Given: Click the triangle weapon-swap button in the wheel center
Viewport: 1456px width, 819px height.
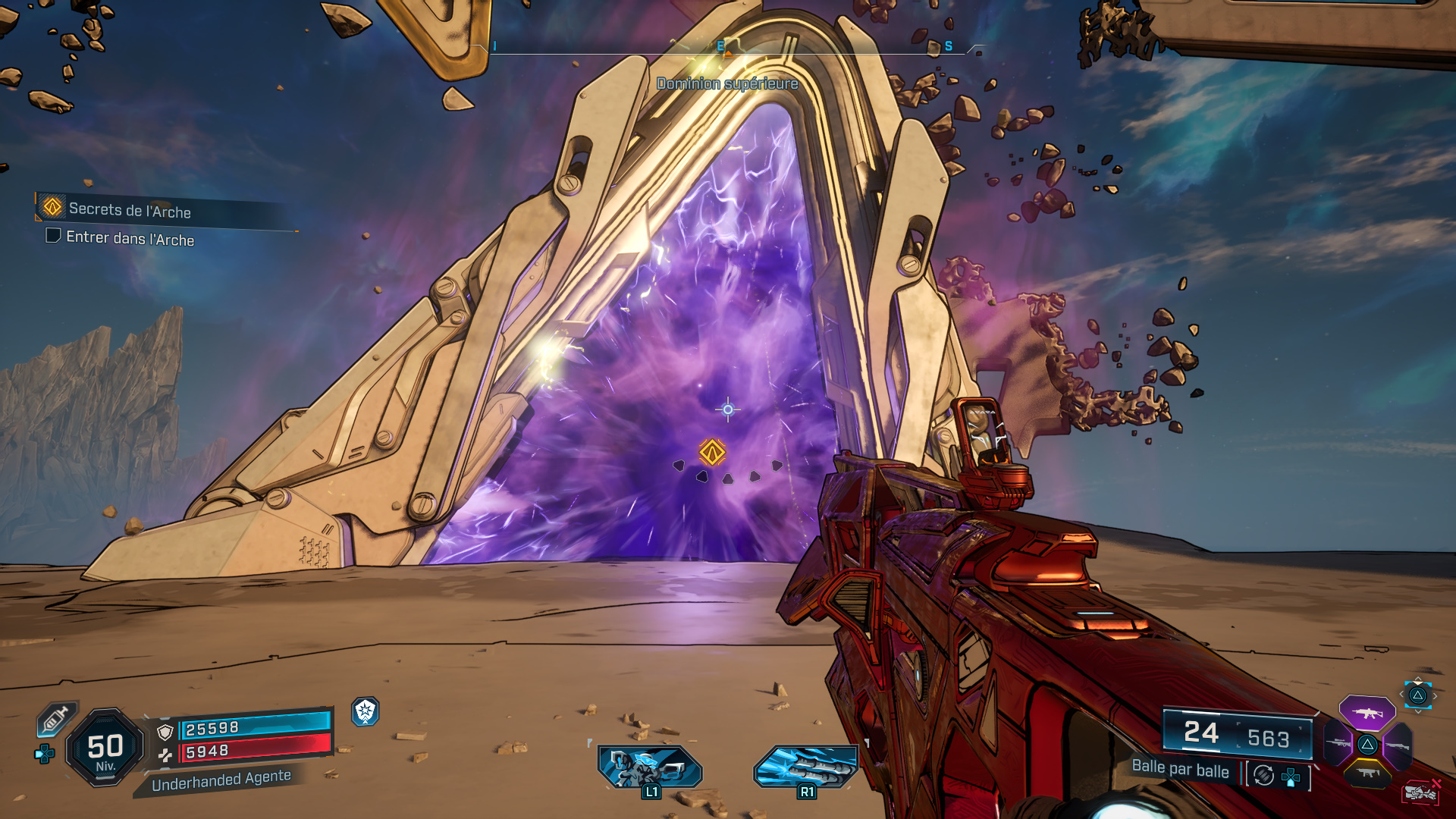Looking at the screenshot, I should pos(1368,745).
